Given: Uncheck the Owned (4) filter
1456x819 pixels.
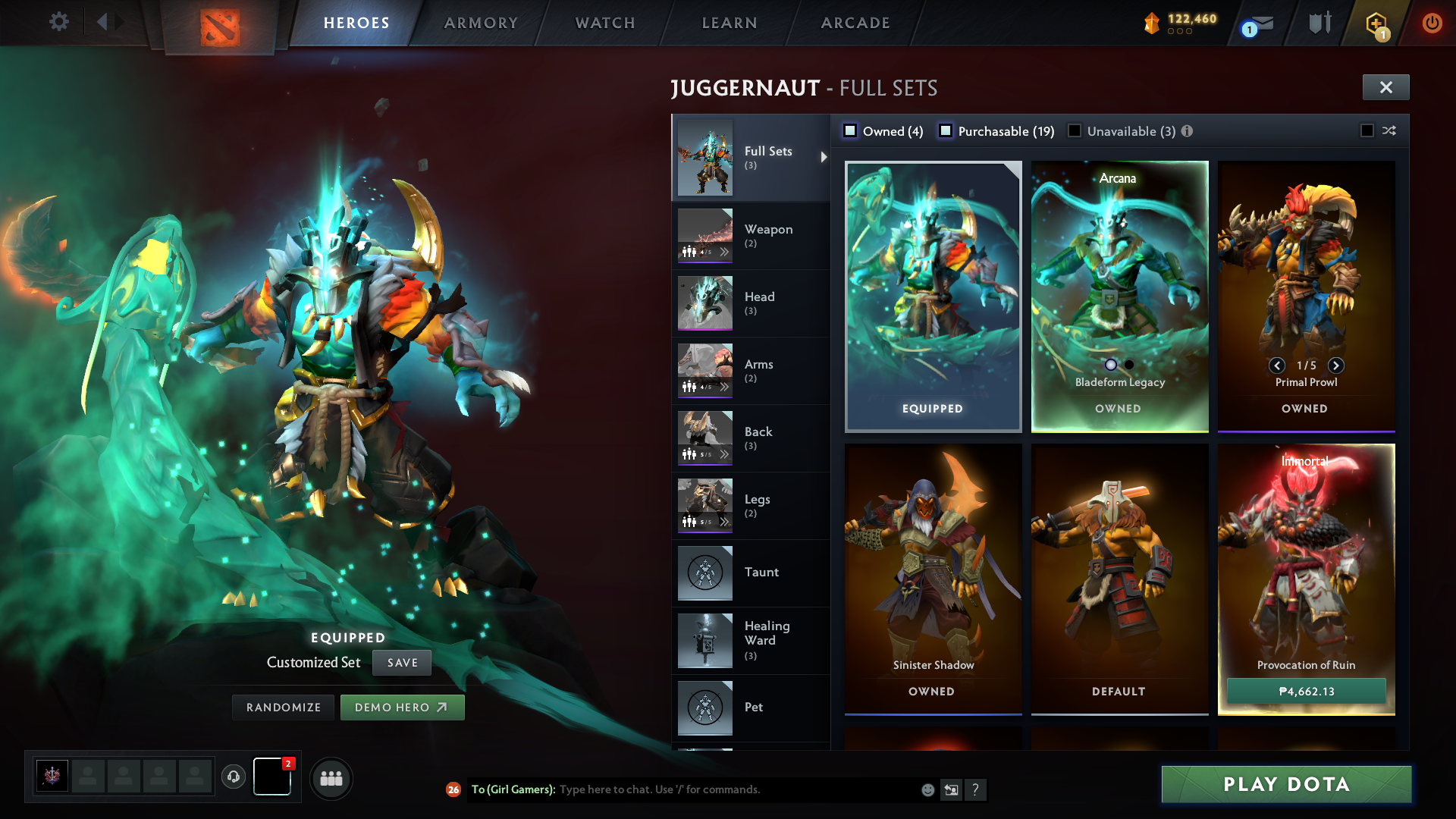Looking at the screenshot, I should [850, 130].
